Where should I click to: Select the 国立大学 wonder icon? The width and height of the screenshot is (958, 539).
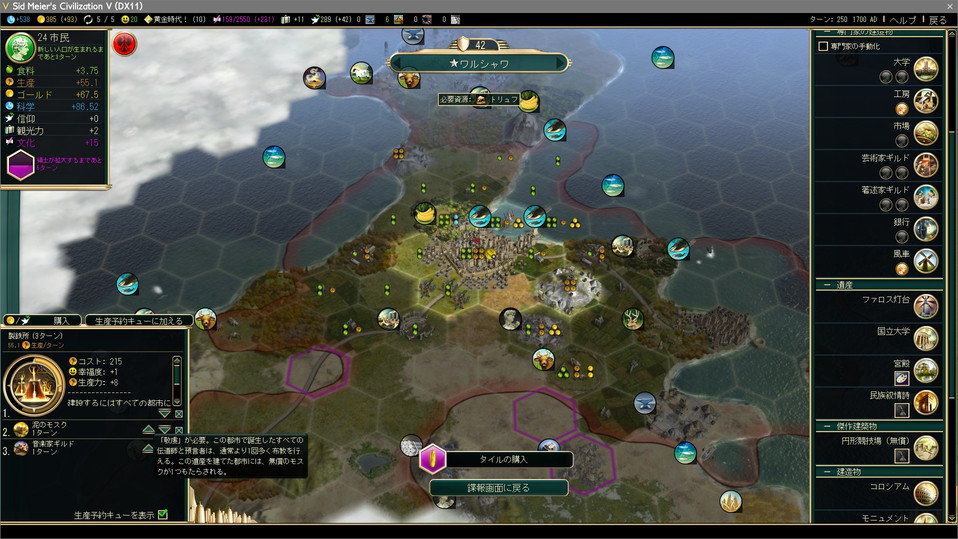926,337
